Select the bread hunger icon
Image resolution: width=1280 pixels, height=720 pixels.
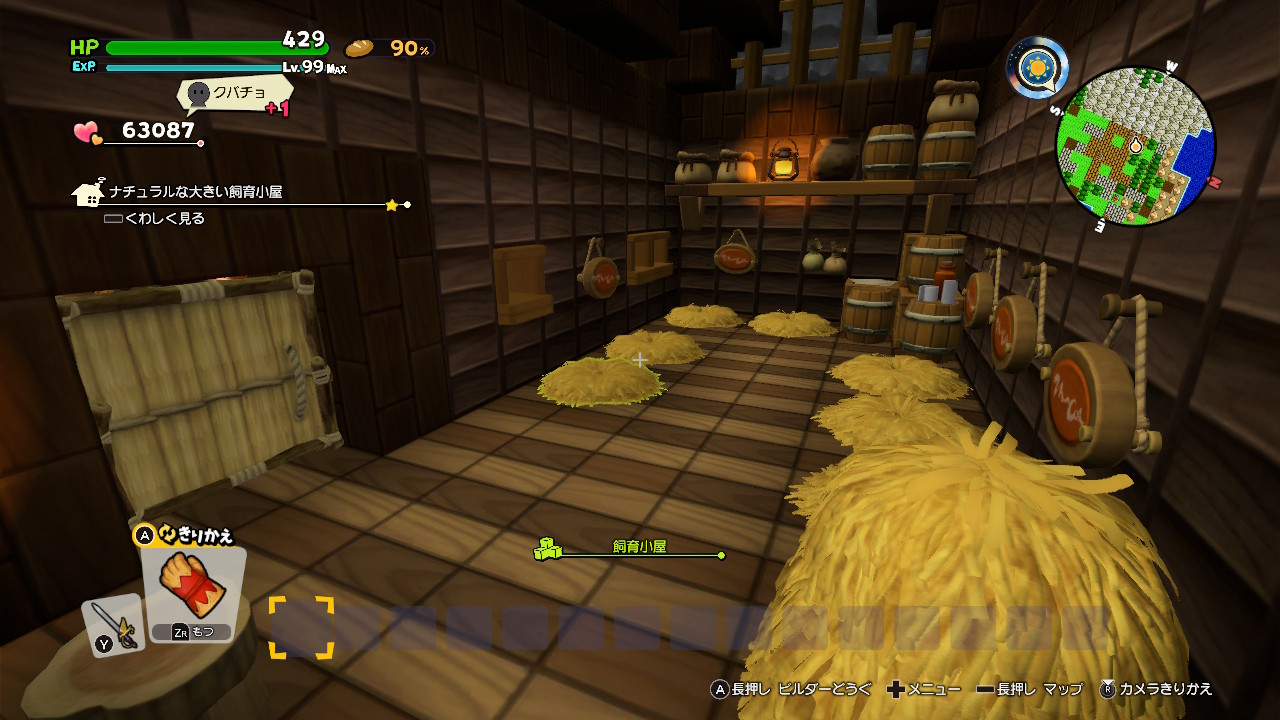coord(359,48)
